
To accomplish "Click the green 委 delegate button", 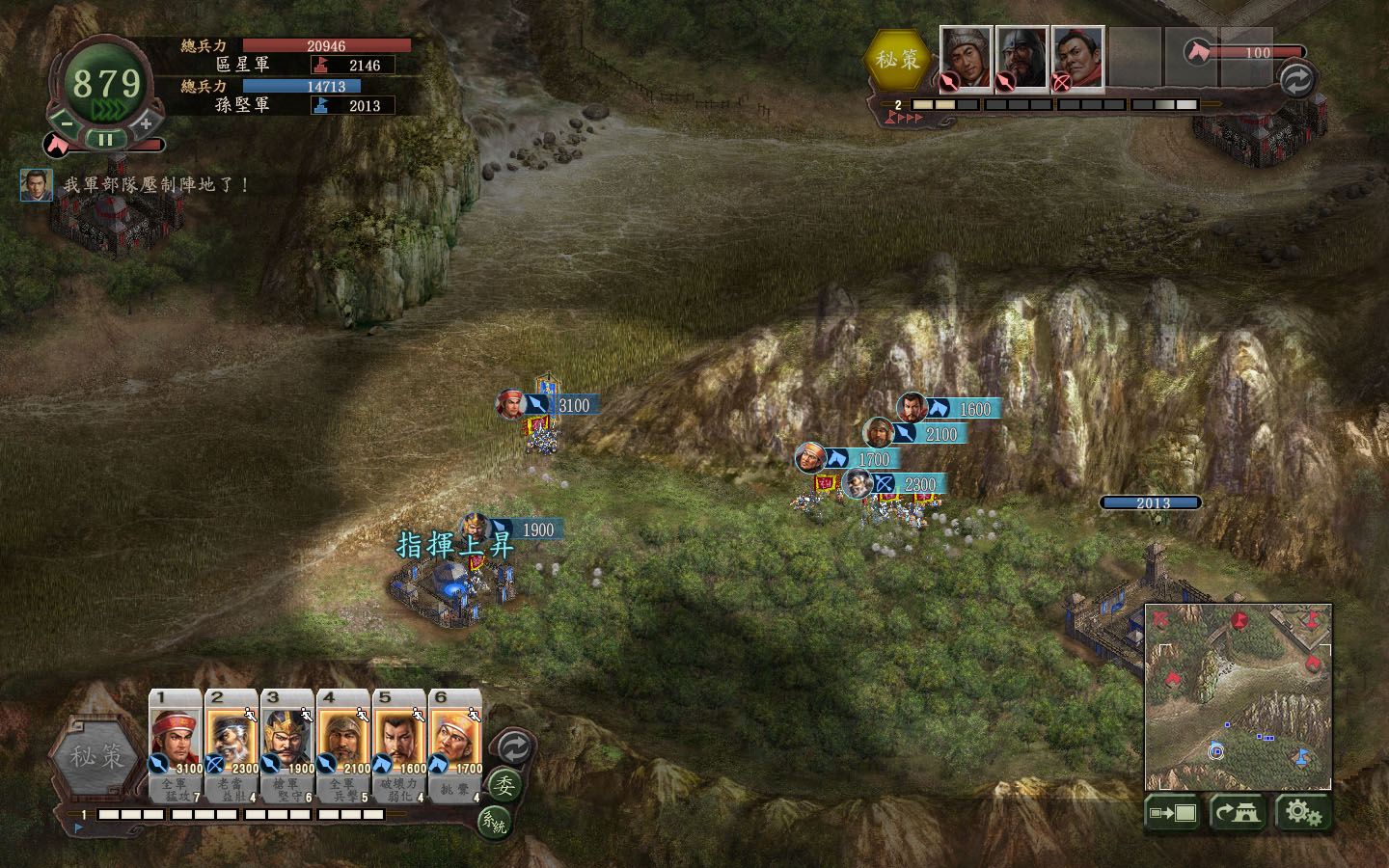I will 504,786.
